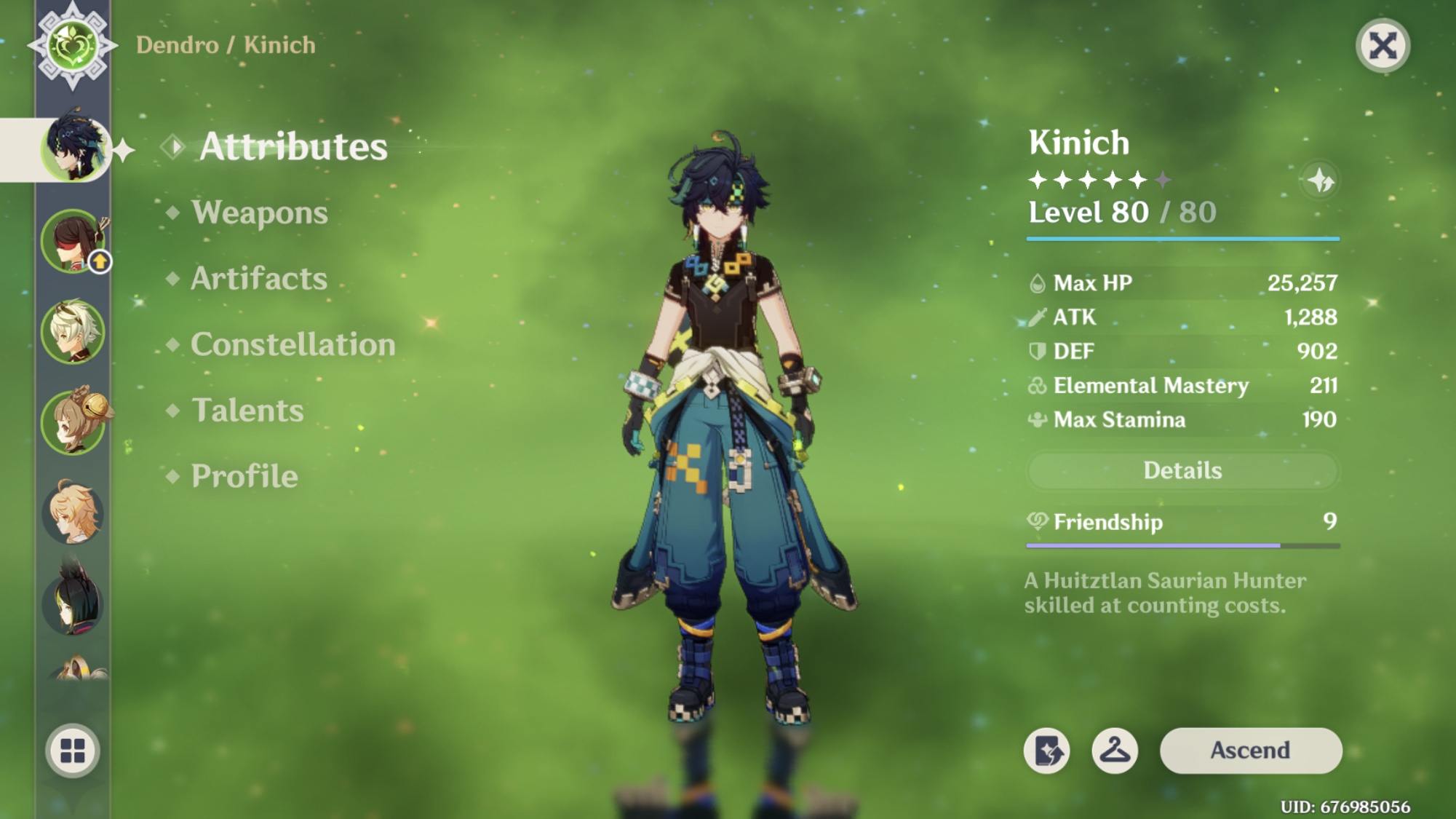The width and height of the screenshot is (1456, 819).
Task: Open the Artifacts section
Action: click(x=258, y=278)
